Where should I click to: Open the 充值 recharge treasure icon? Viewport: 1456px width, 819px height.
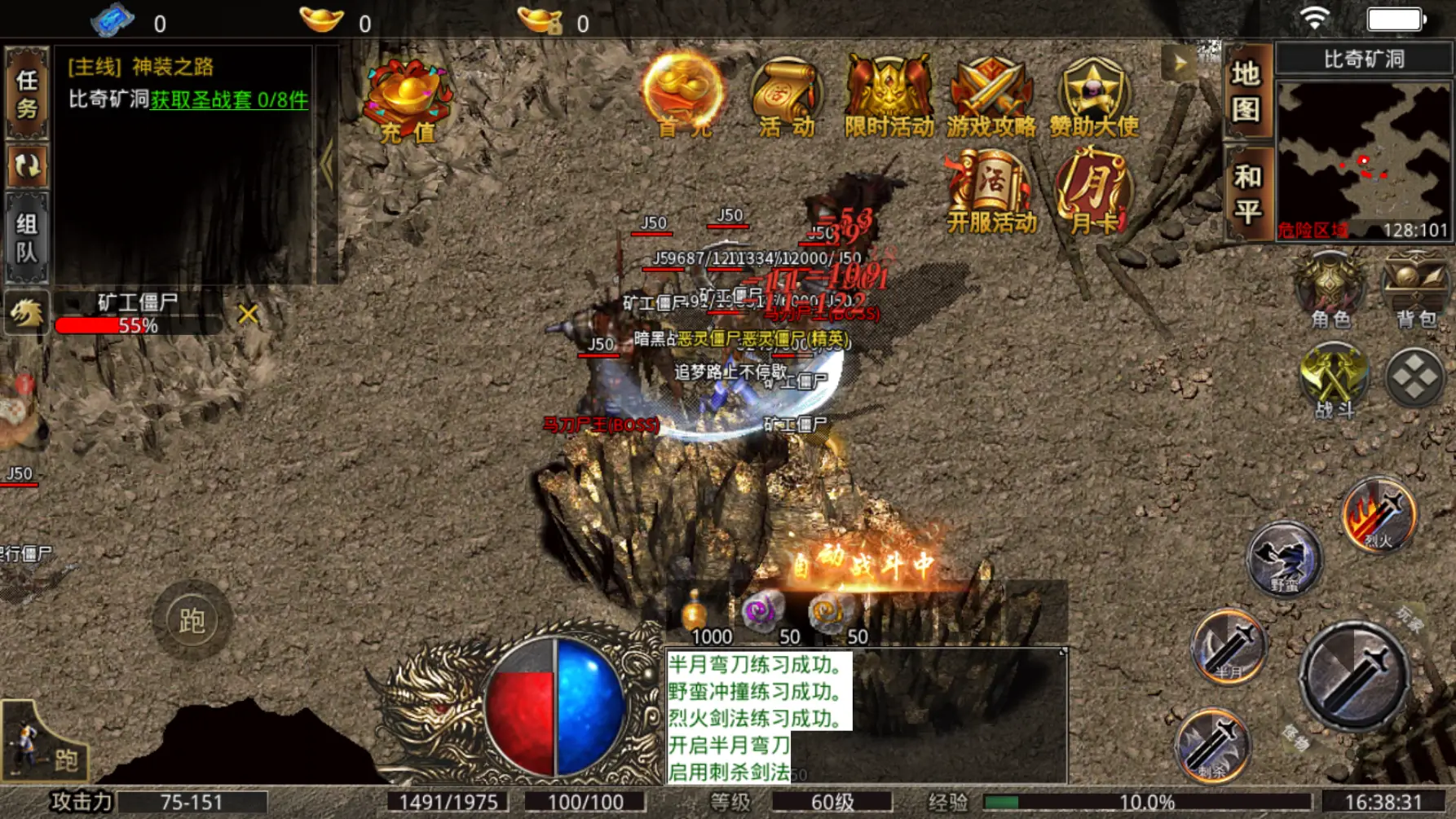405,100
